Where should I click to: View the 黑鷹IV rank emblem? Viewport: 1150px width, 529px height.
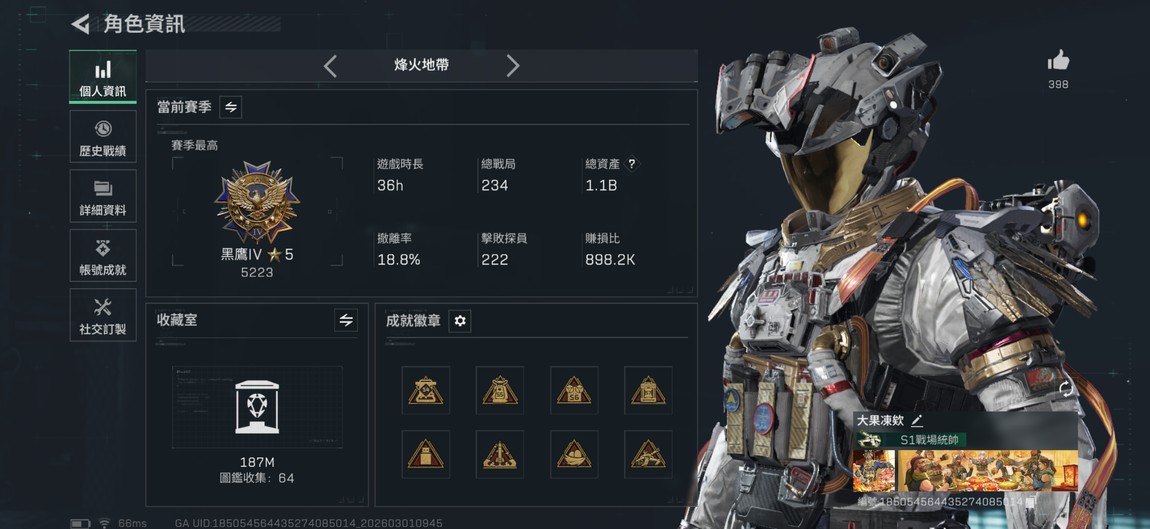click(x=257, y=203)
